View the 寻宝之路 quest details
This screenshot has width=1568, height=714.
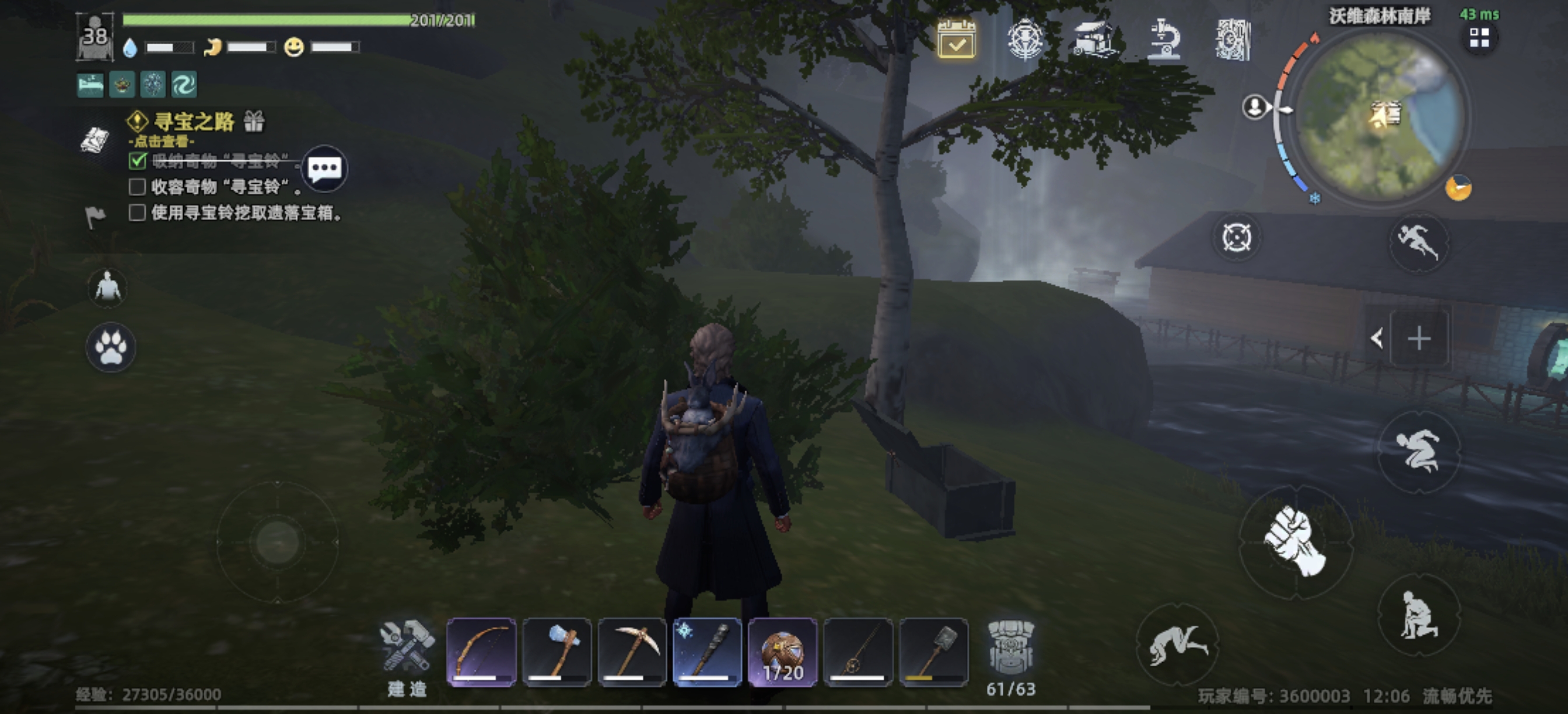194,123
